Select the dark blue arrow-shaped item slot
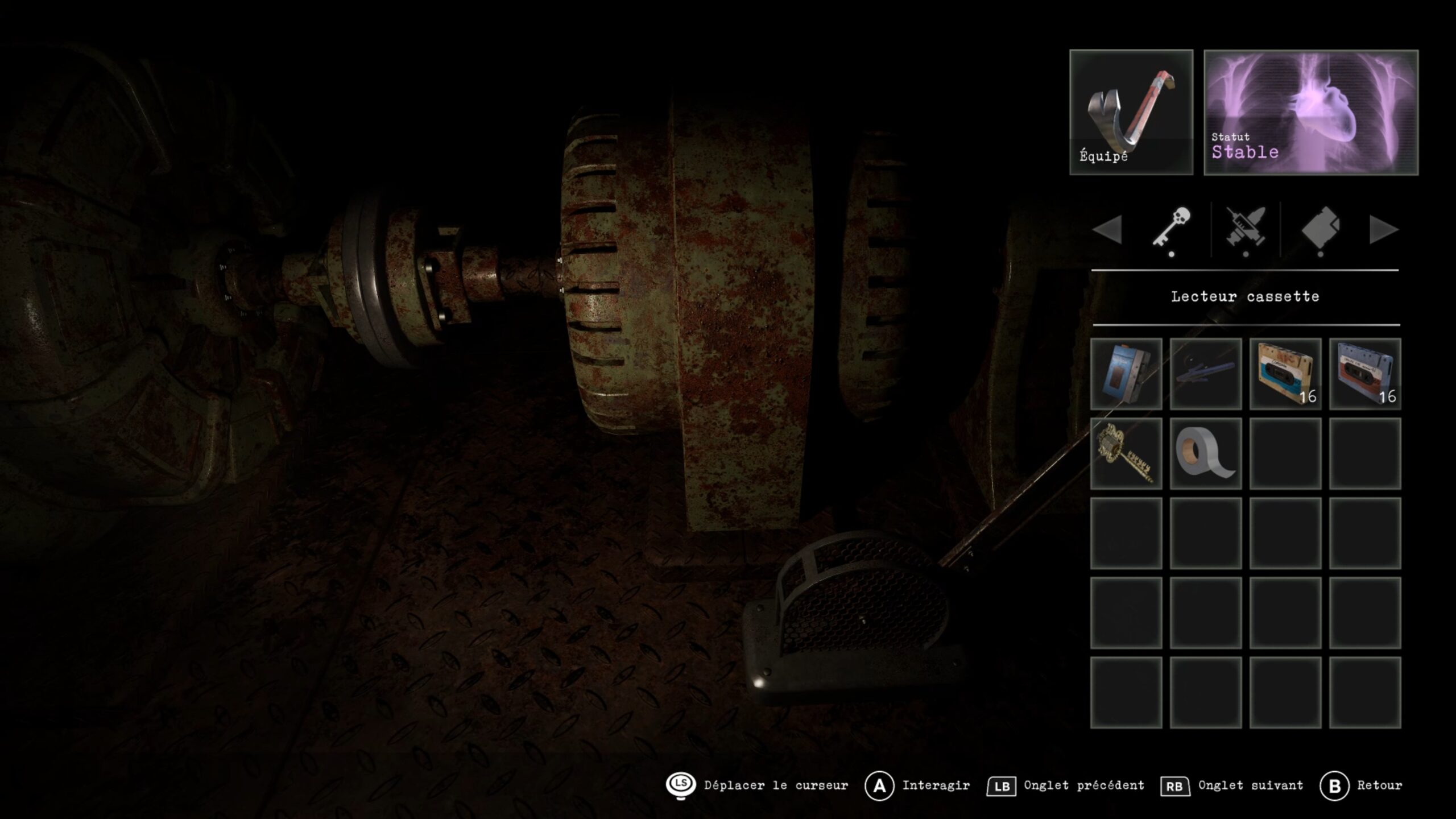The width and height of the screenshot is (1456, 819). (x=1205, y=374)
